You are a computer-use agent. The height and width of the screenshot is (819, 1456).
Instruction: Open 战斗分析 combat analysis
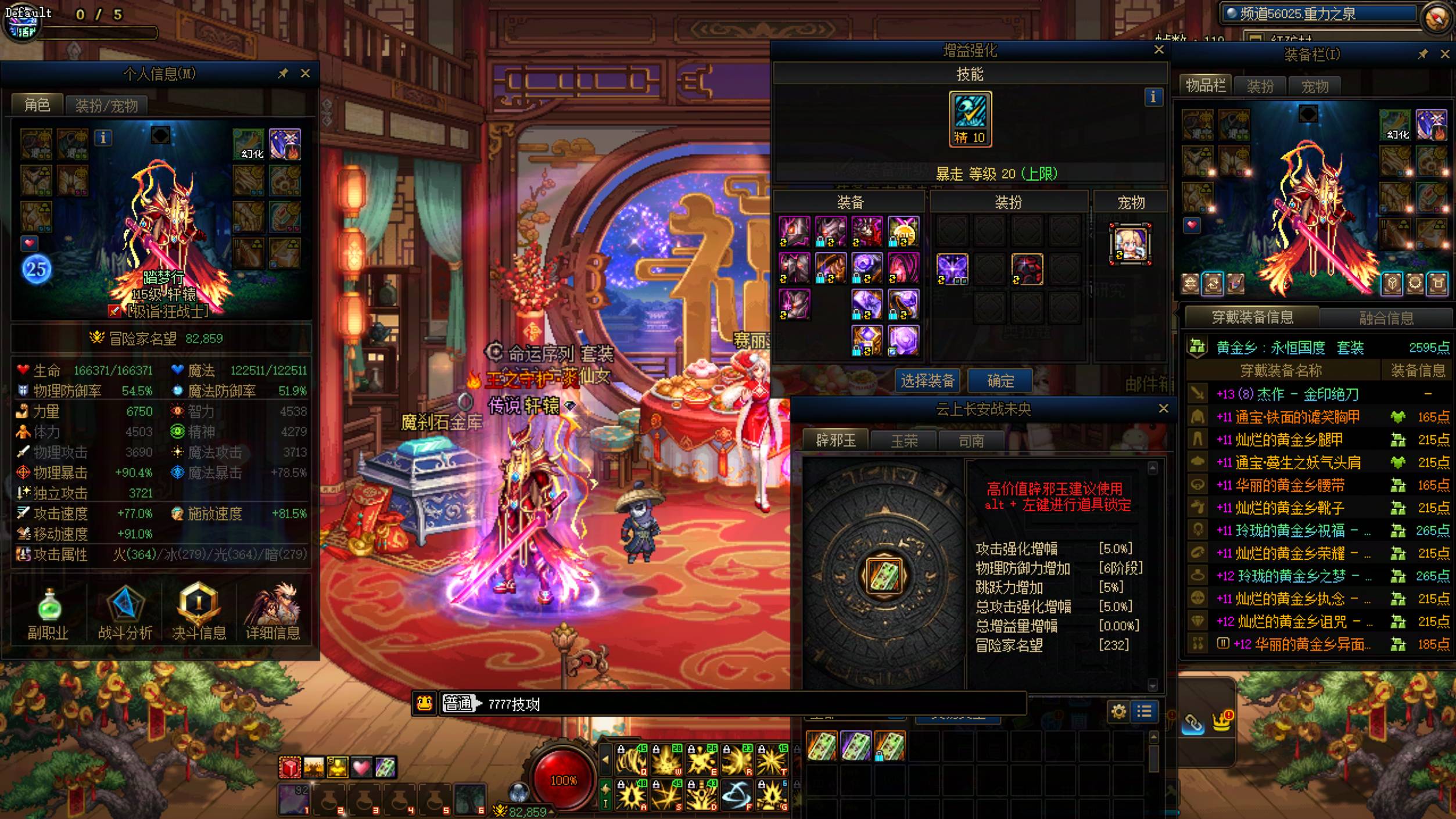tap(125, 613)
